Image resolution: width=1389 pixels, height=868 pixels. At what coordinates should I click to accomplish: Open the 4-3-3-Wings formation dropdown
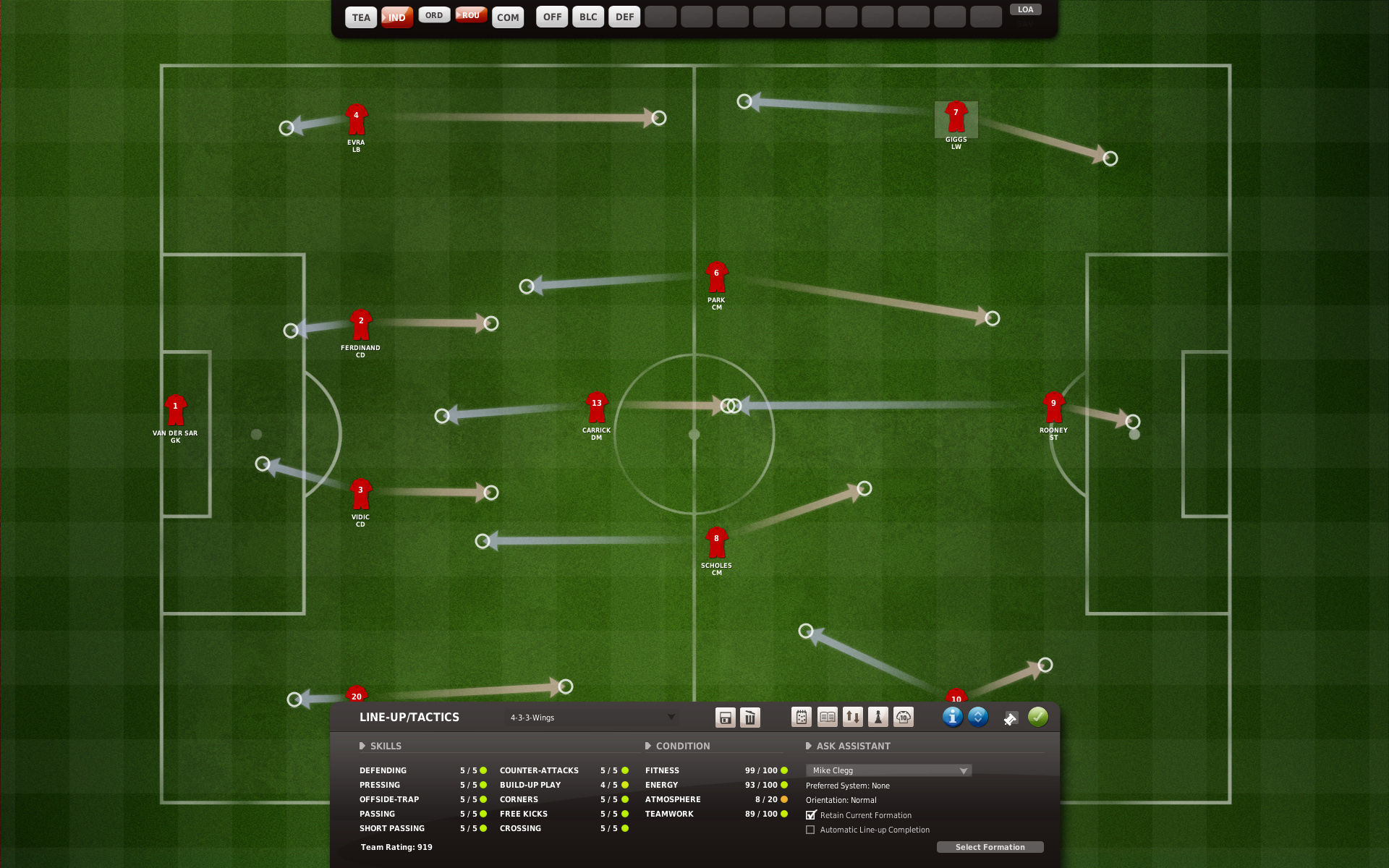592,717
